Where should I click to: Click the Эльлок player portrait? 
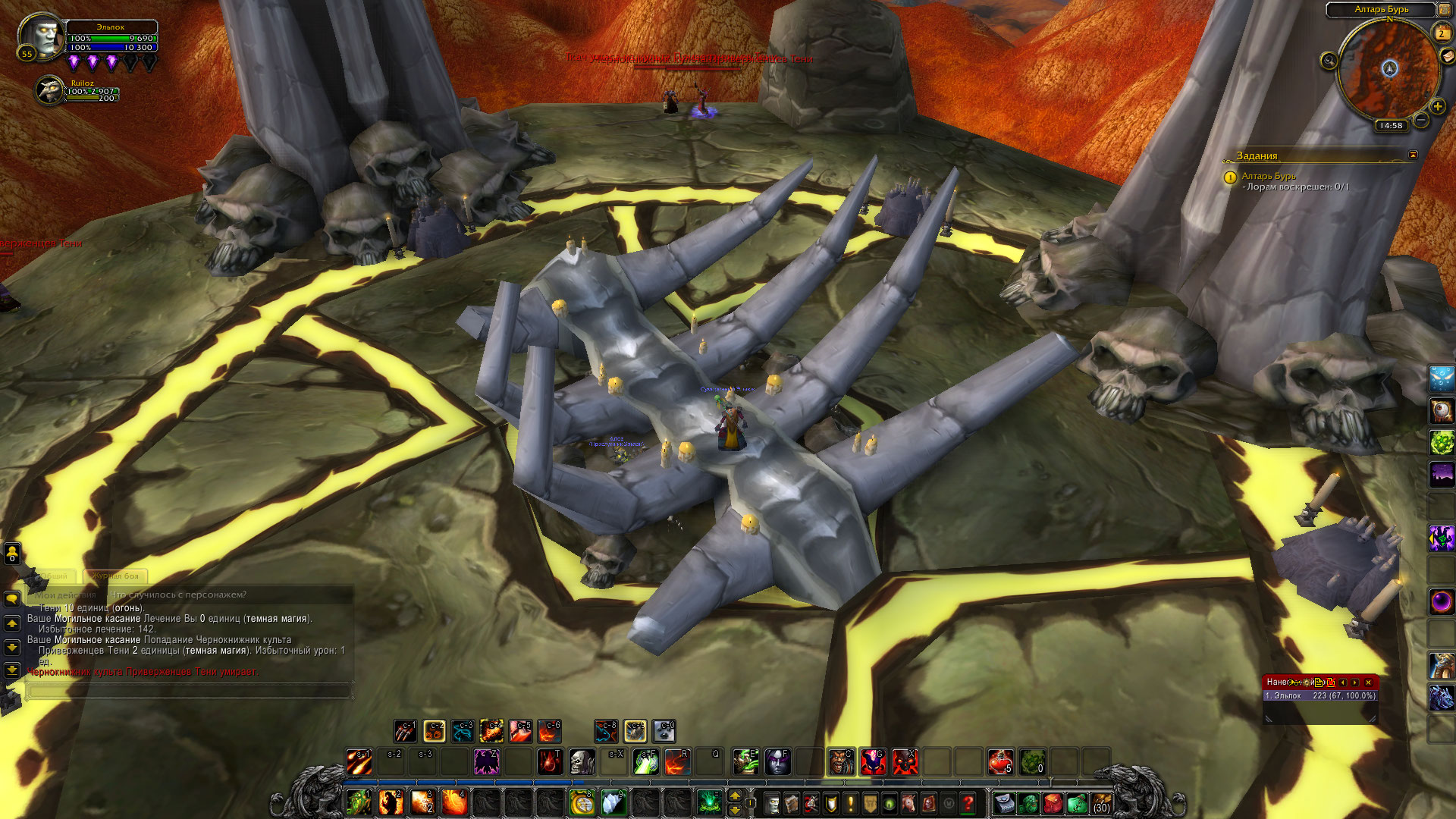[x=42, y=35]
